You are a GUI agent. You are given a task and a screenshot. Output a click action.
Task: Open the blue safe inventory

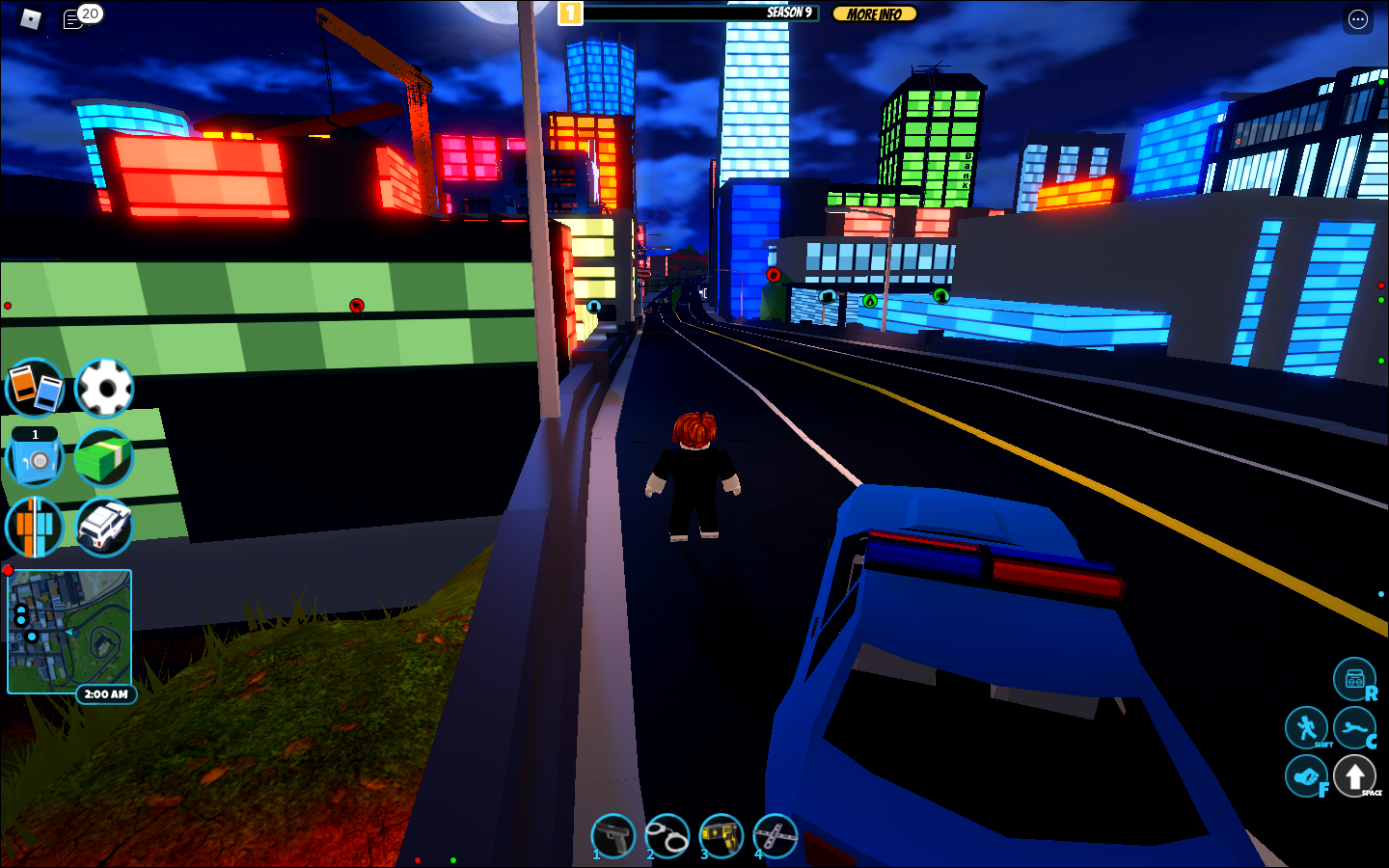[35, 459]
